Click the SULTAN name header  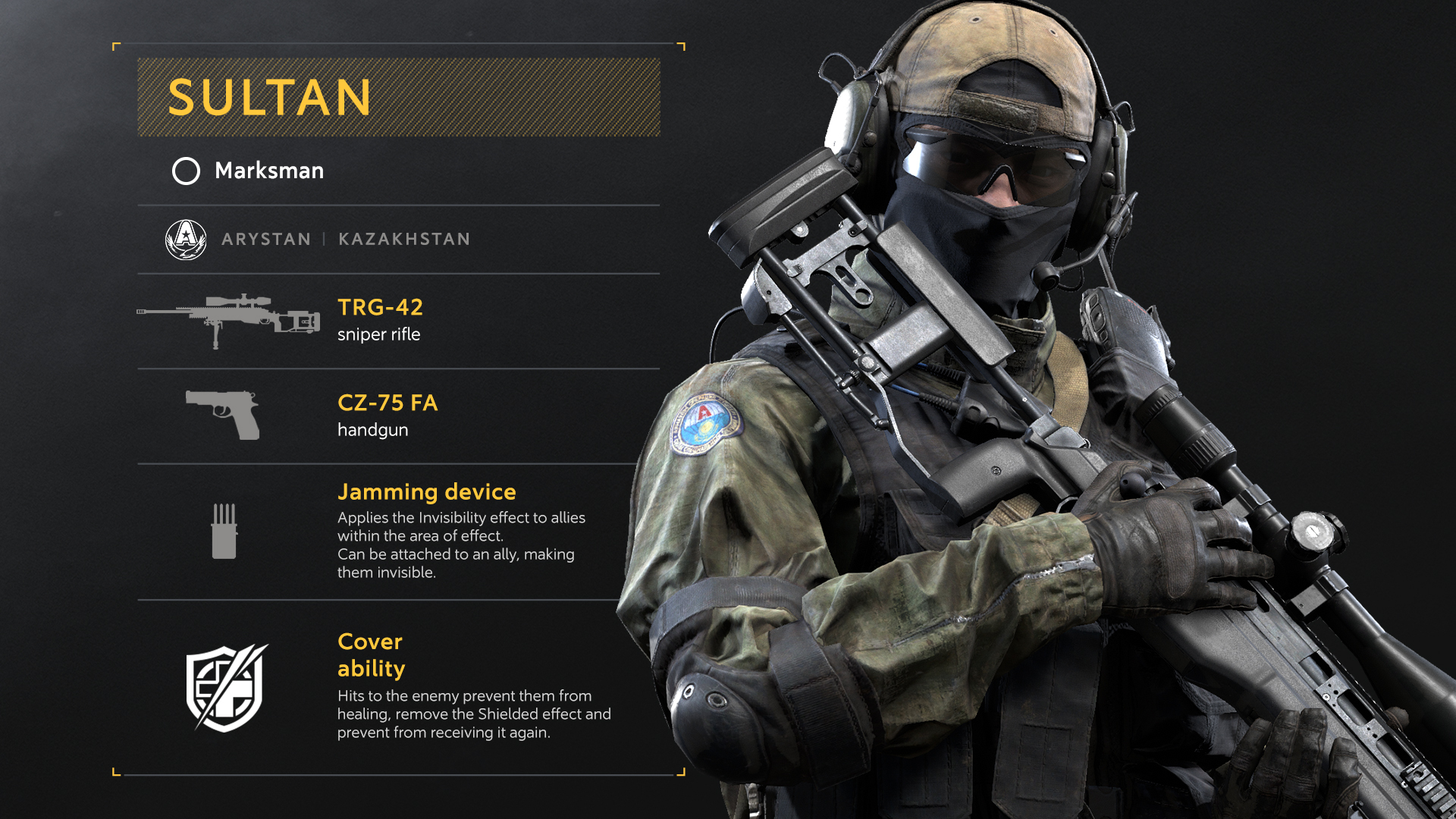269,97
